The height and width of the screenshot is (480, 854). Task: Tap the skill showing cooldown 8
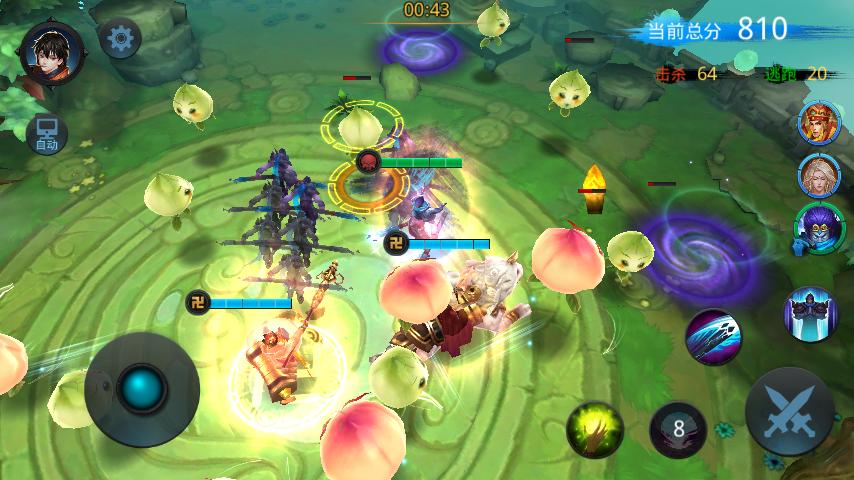click(x=679, y=430)
